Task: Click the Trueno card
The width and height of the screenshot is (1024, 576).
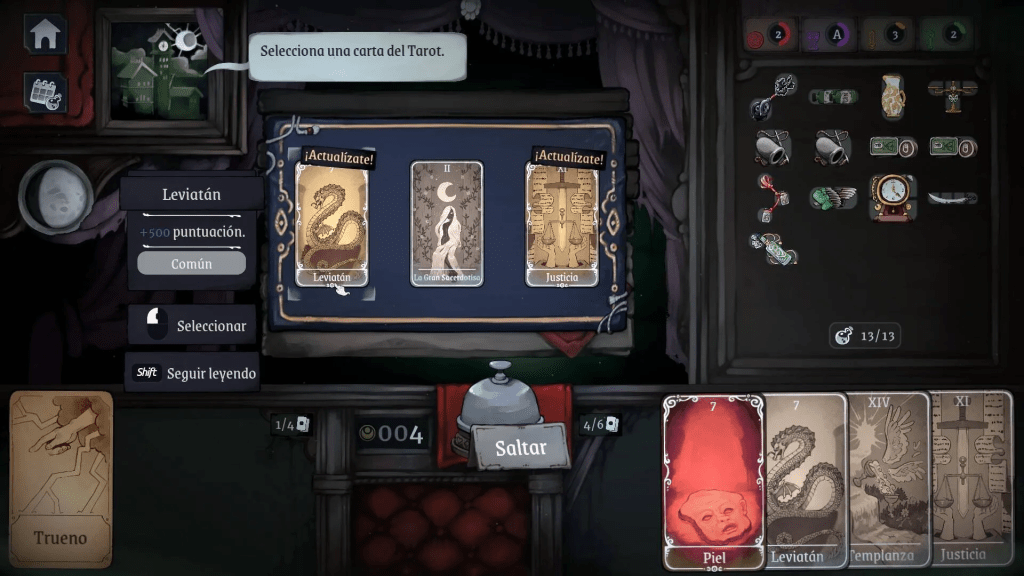Action: (62, 478)
